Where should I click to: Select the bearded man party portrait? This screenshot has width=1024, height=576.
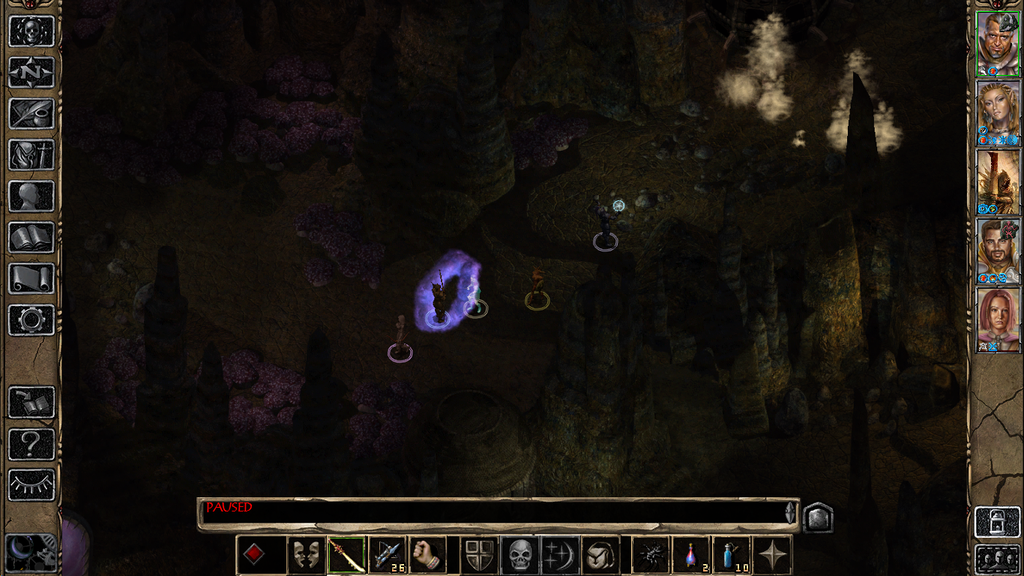pyautogui.click(x=998, y=251)
